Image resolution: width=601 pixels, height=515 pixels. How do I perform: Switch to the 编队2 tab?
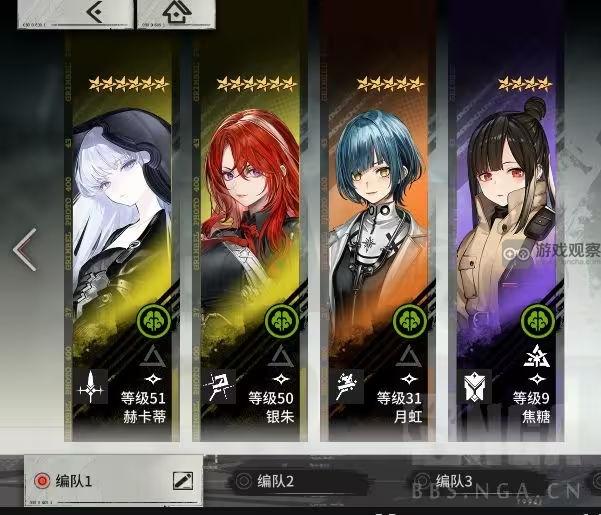[x=277, y=482]
